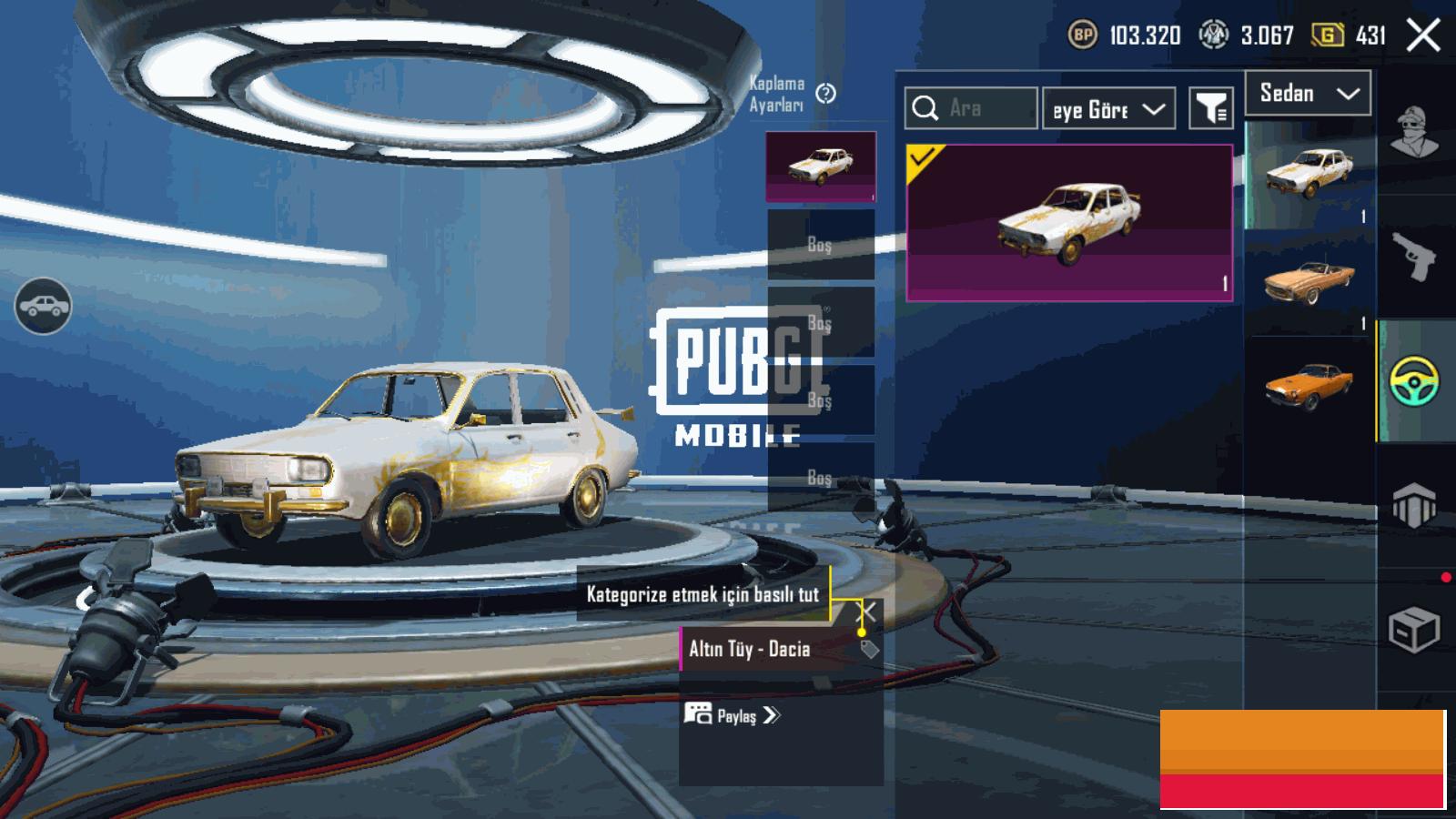Click the tag icon beside Altın Tüy - Dacia
The height and width of the screenshot is (819, 1456).
tap(869, 649)
